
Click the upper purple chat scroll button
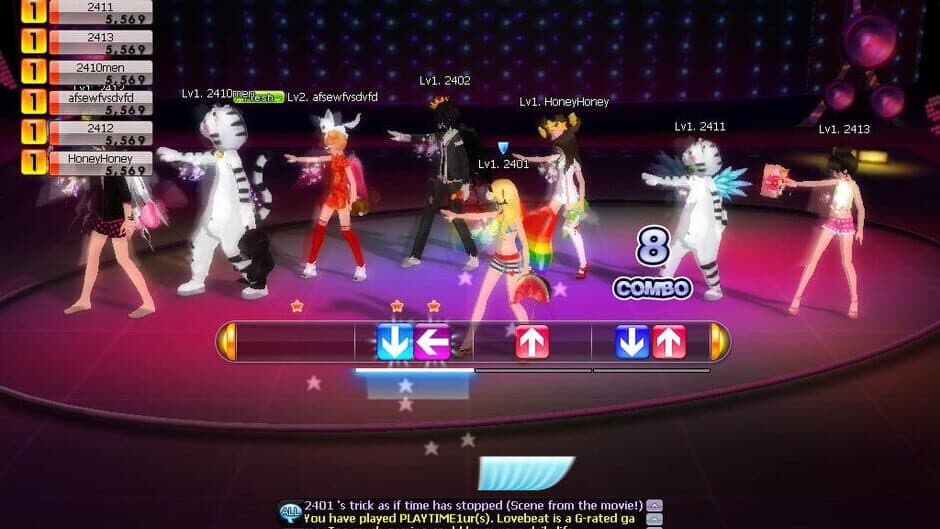pyautogui.click(x=654, y=505)
